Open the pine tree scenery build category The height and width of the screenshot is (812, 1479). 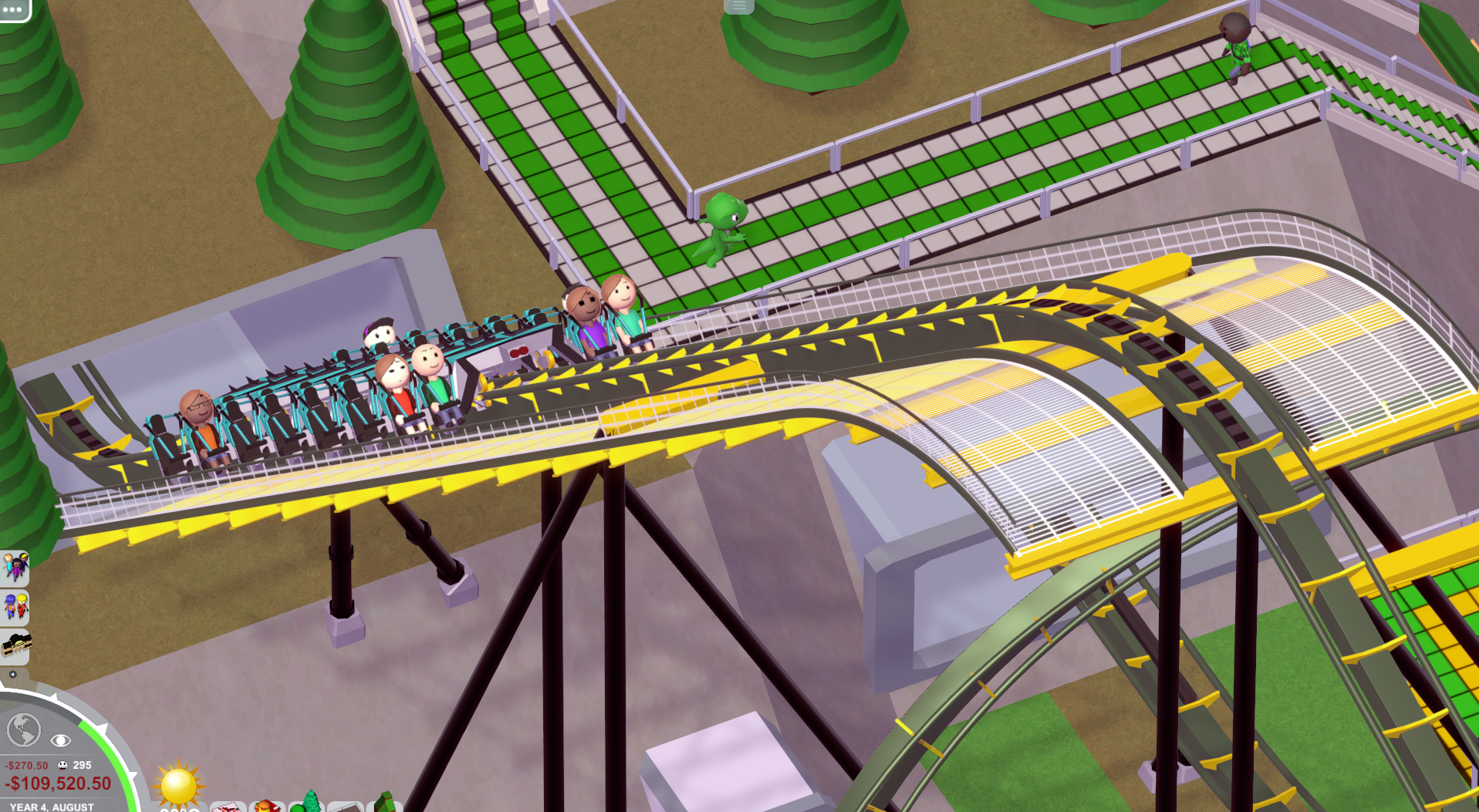[310, 802]
